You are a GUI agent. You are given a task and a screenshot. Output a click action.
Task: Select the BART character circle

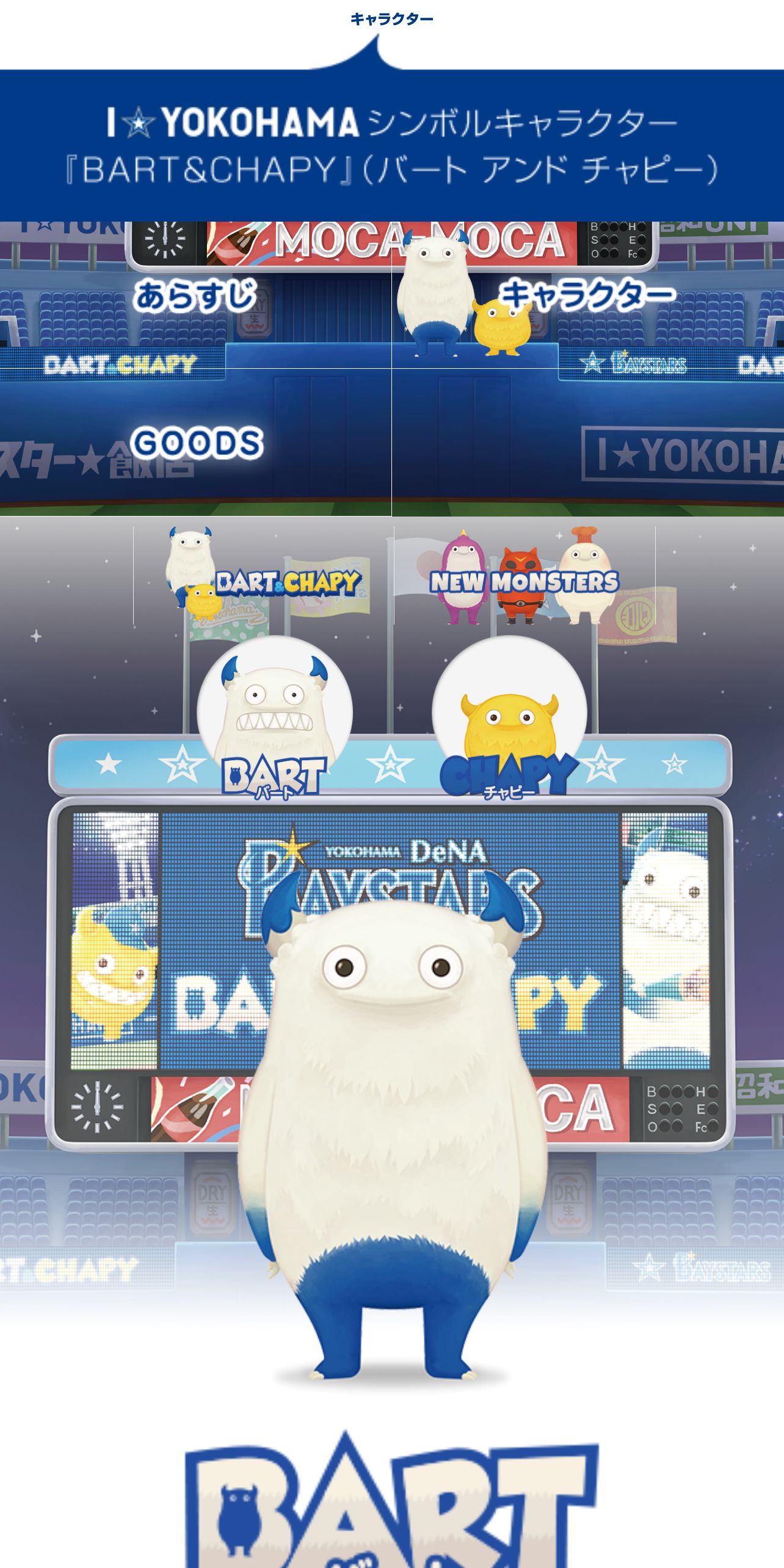(x=274, y=713)
